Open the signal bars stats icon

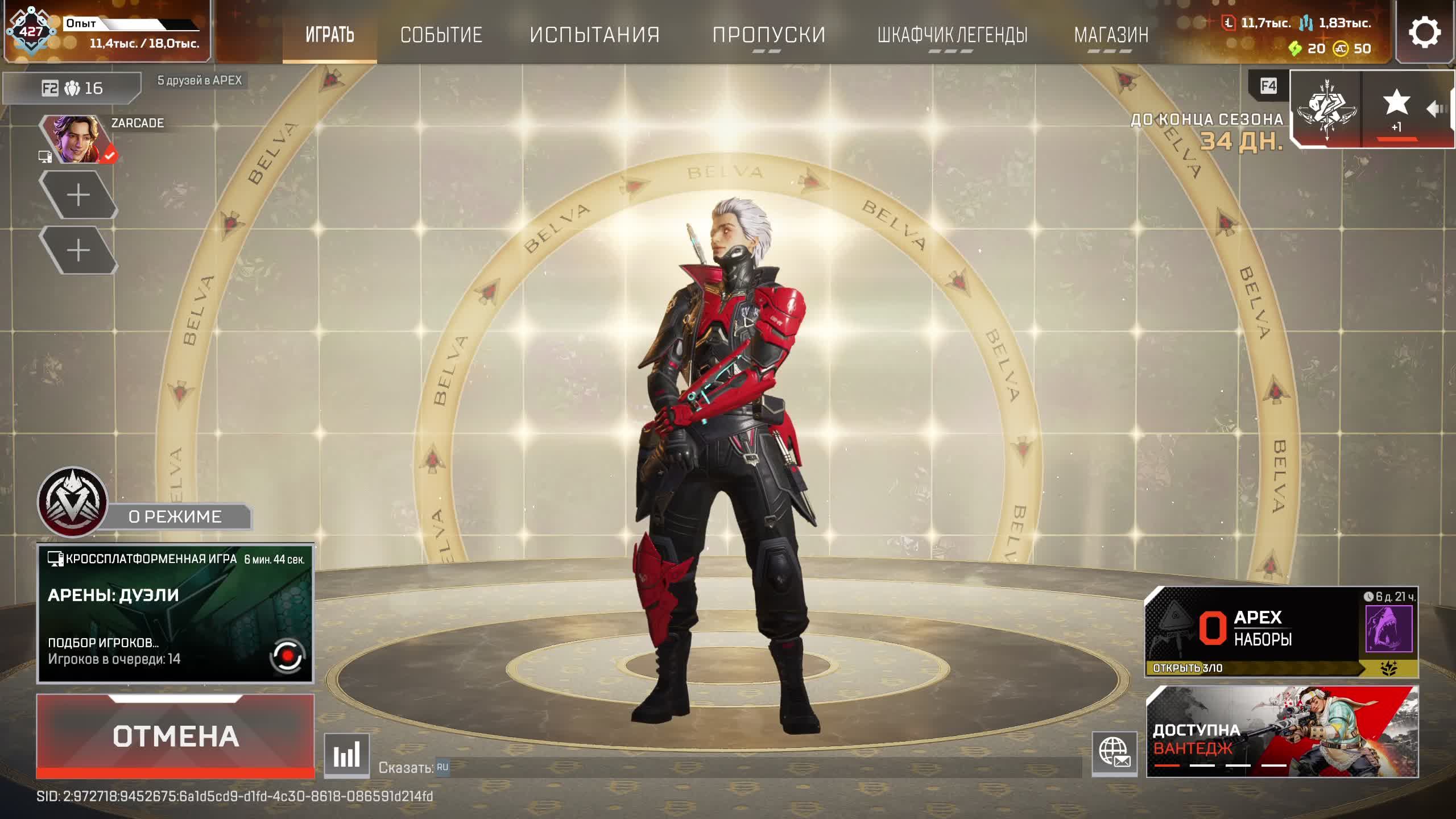pos(346,755)
